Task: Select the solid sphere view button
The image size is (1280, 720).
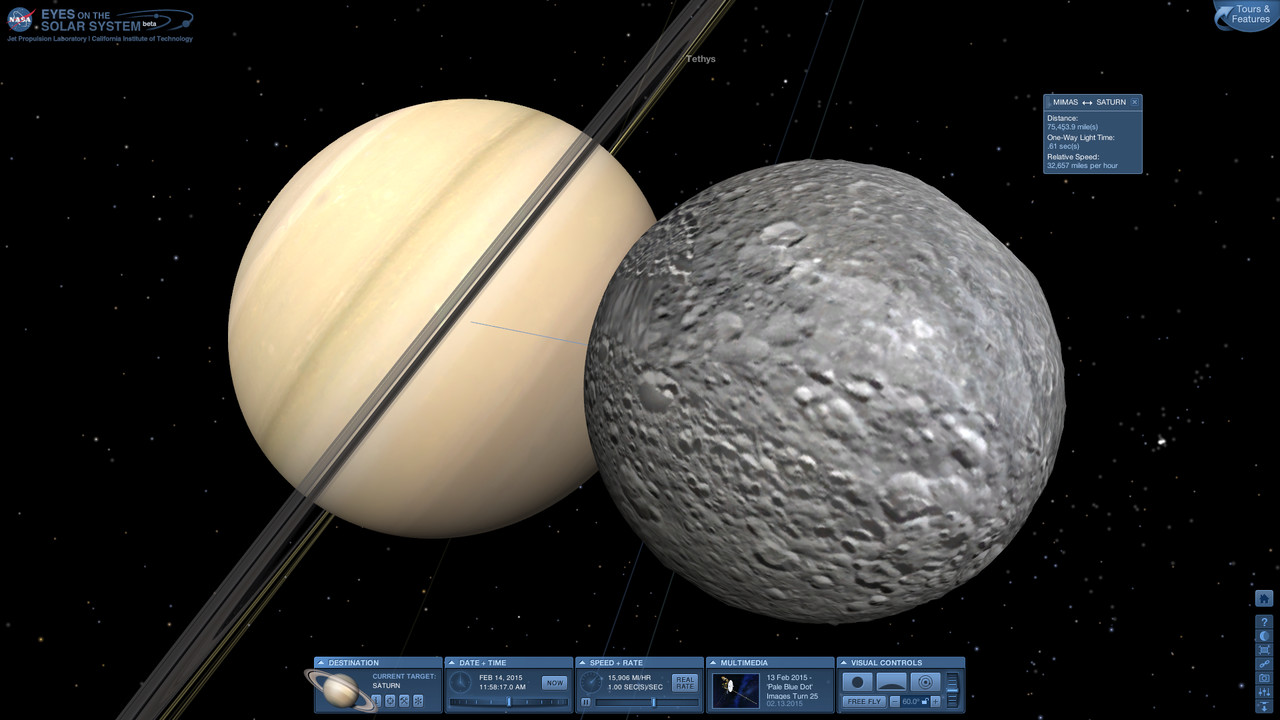Action: [858, 682]
